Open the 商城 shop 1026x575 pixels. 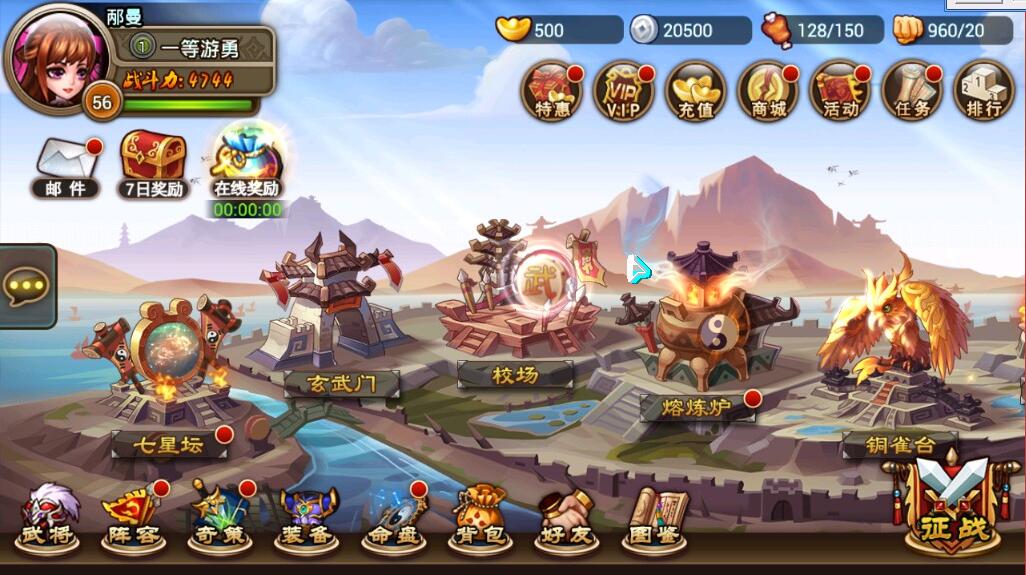[x=768, y=91]
